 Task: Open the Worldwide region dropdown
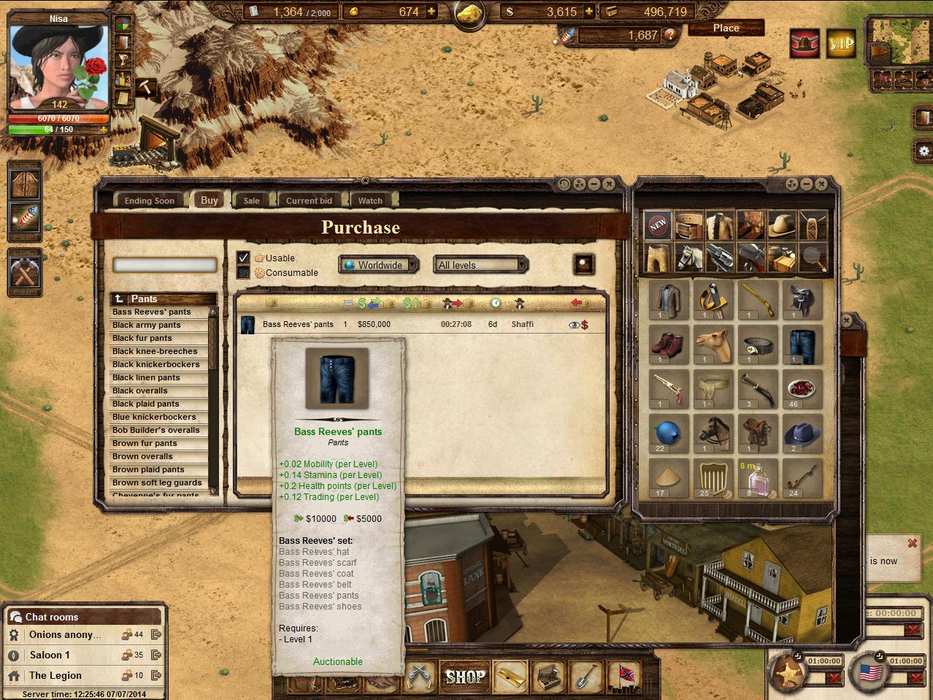pos(378,265)
